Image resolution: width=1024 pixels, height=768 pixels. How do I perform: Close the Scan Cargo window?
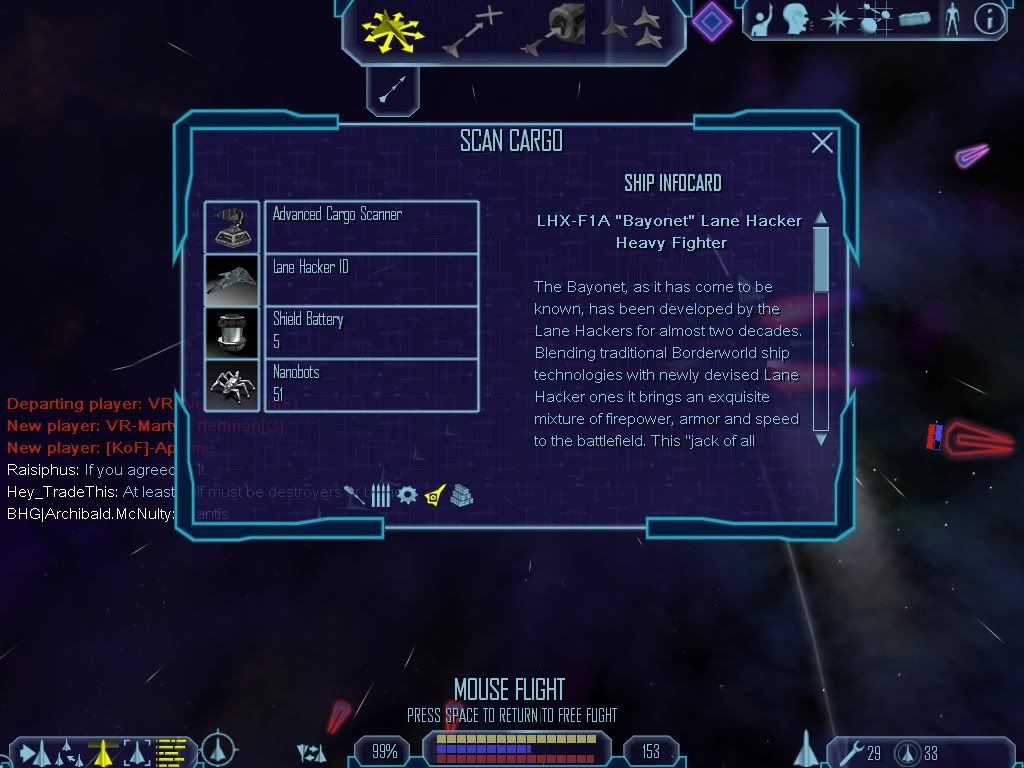coord(822,143)
